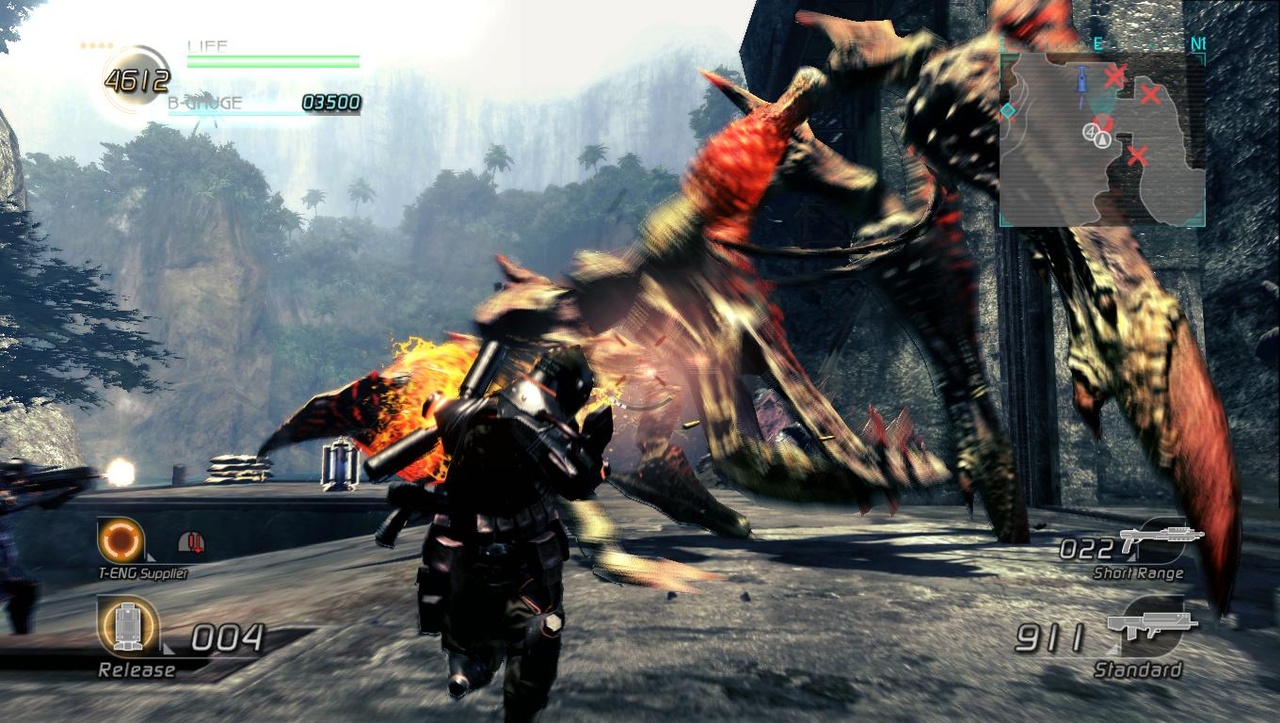Click the grenade indicator beside T-ENG Supplier
1280x723 pixels.
pyautogui.click(x=190, y=542)
